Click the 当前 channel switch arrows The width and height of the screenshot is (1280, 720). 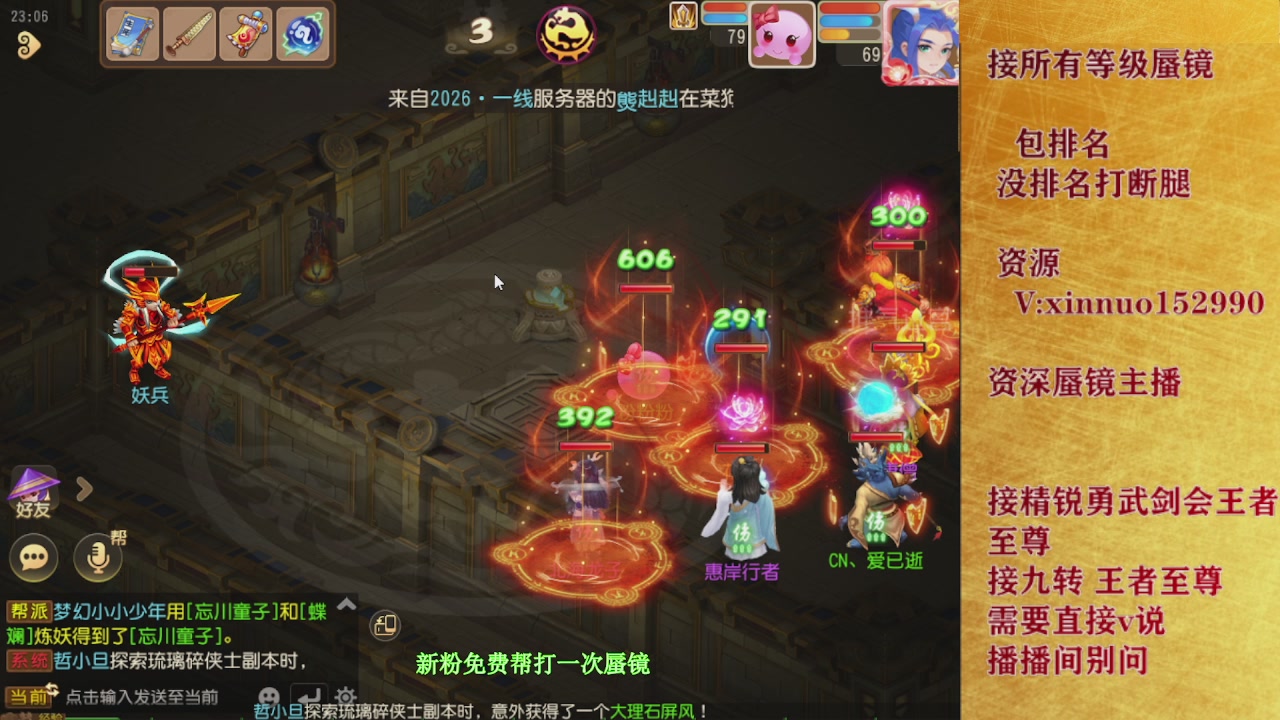(x=53, y=689)
